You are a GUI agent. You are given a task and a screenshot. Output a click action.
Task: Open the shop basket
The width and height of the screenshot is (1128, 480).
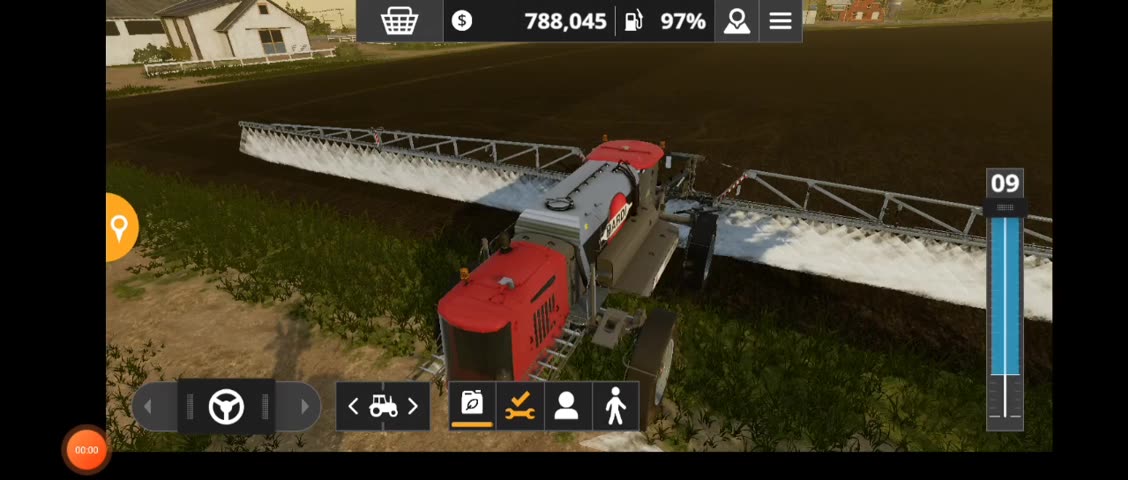[399, 21]
